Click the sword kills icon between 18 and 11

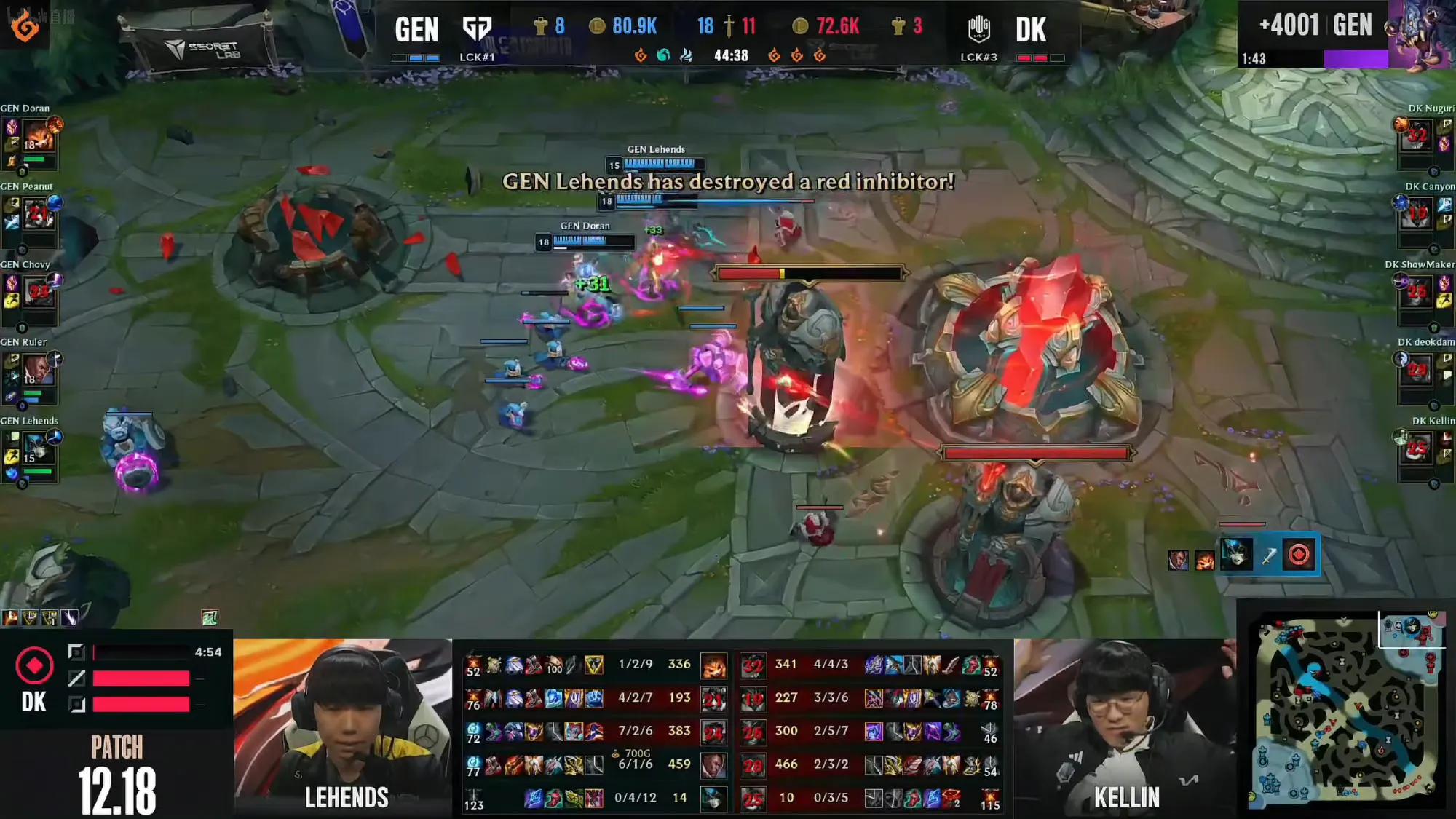pos(730,27)
